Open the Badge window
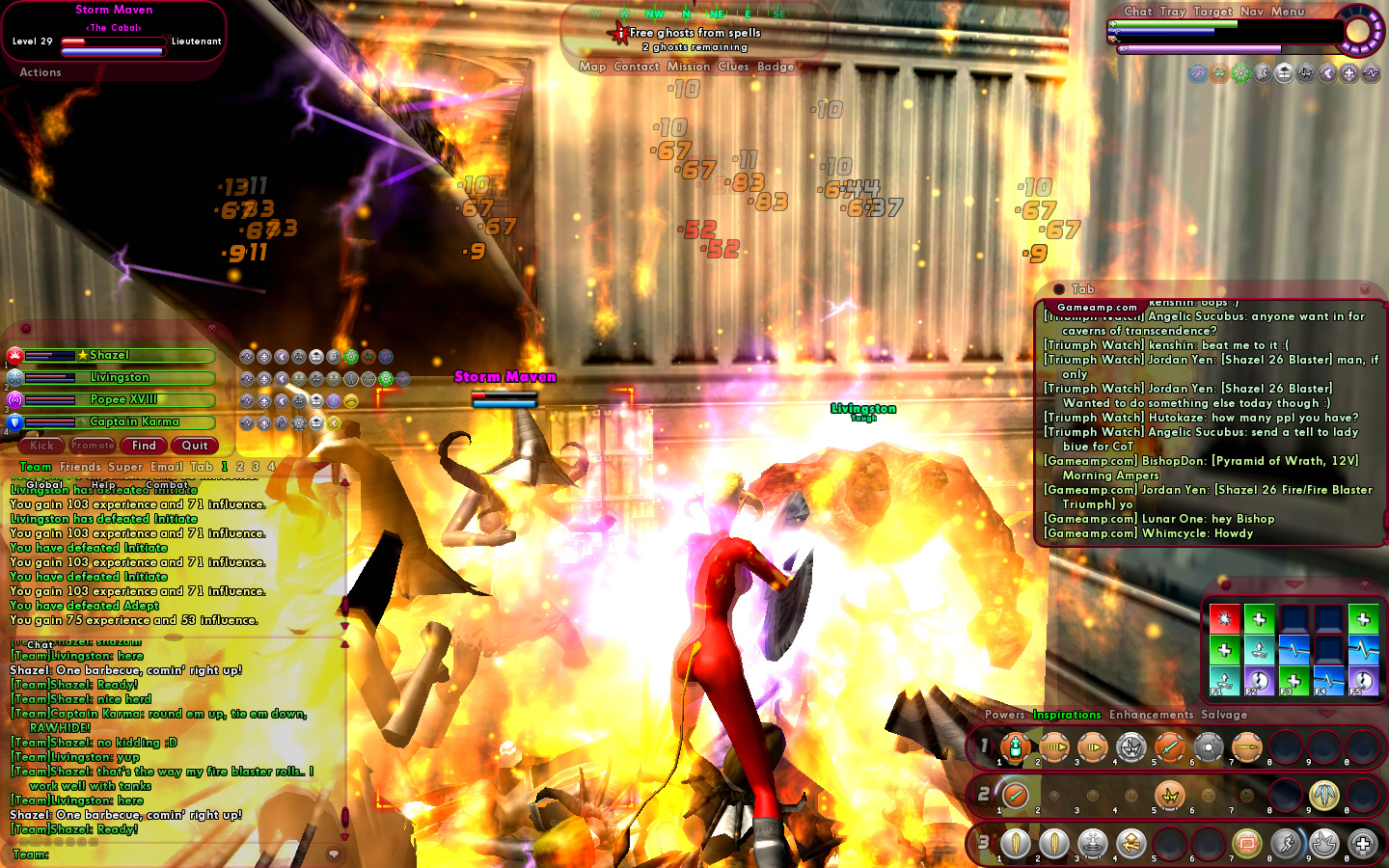 pyautogui.click(x=776, y=67)
